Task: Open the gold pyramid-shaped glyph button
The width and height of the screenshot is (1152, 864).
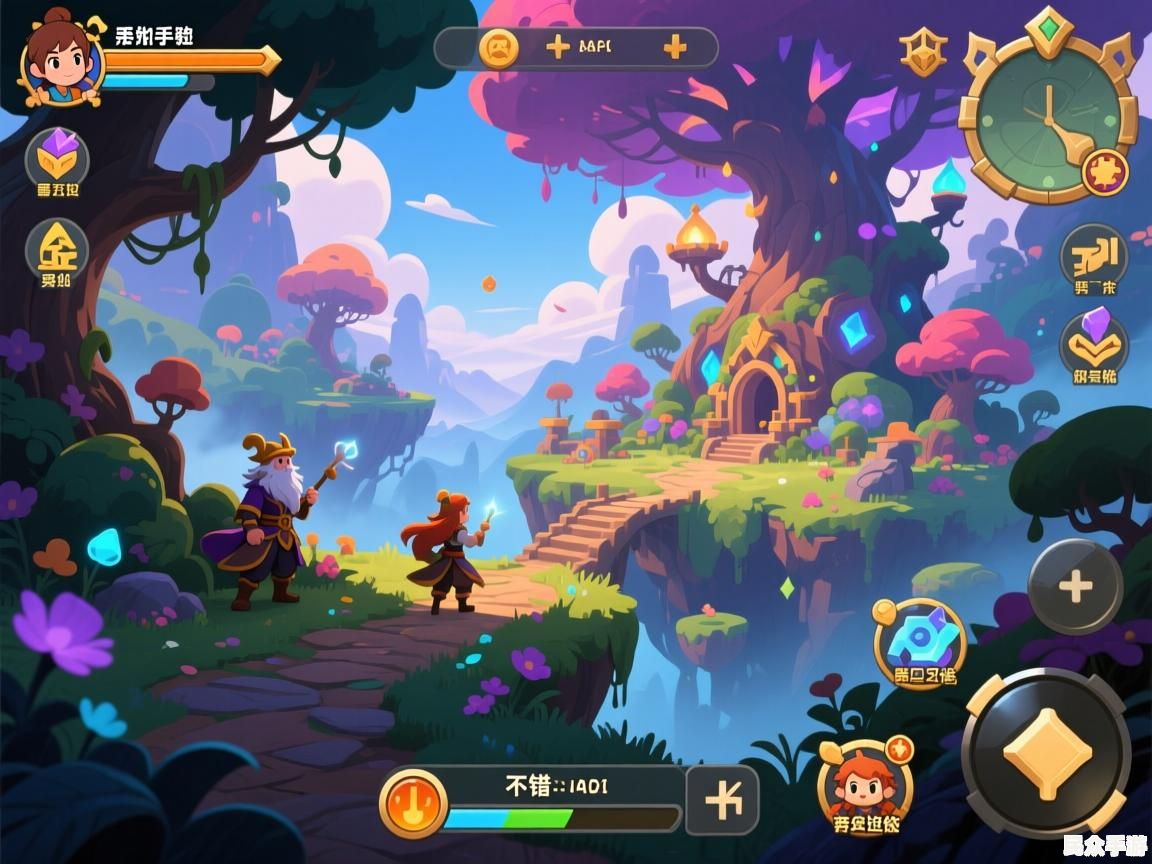Action: pyautogui.click(x=57, y=248)
